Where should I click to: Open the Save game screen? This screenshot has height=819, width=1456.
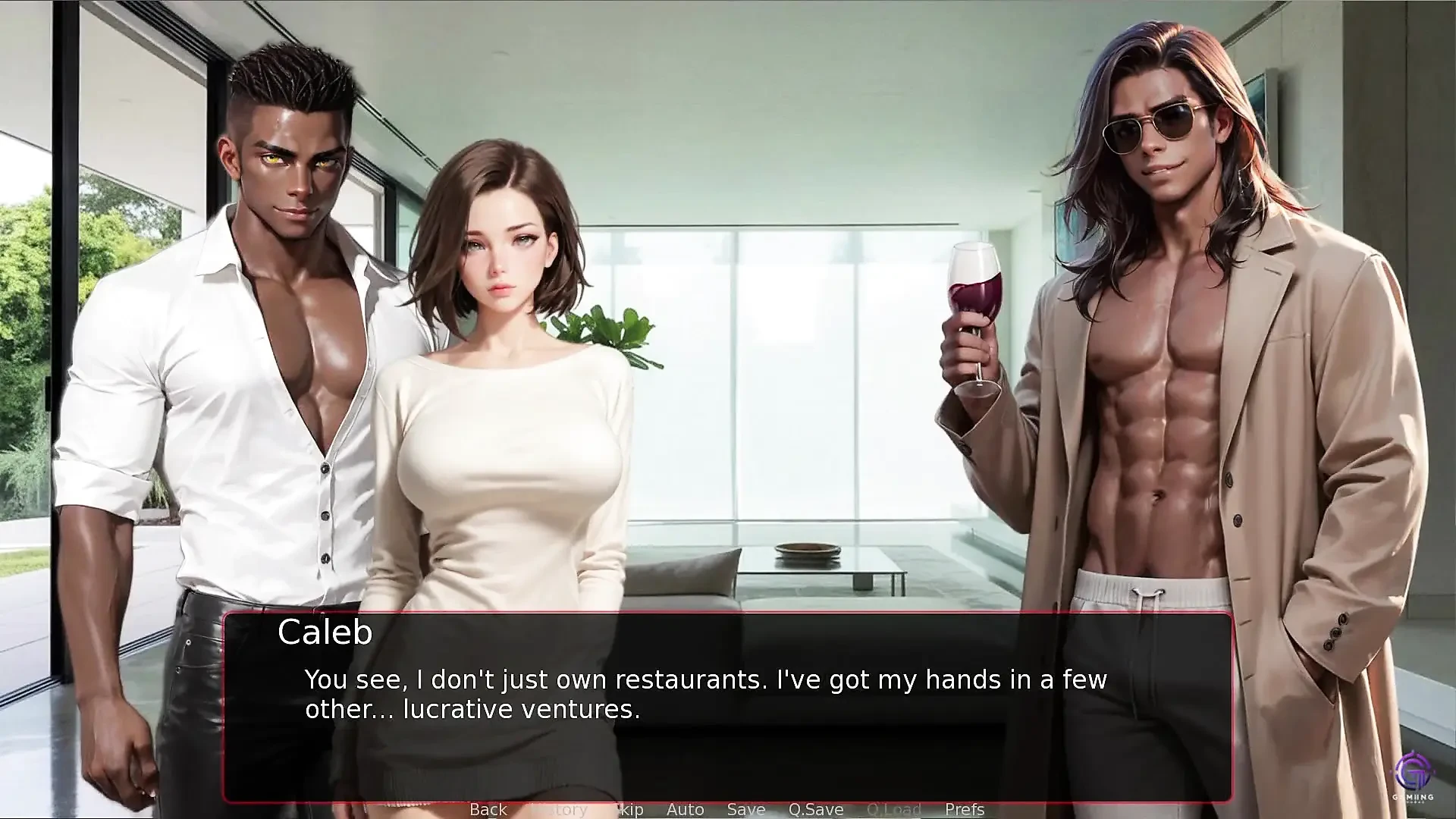tap(745, 809)
